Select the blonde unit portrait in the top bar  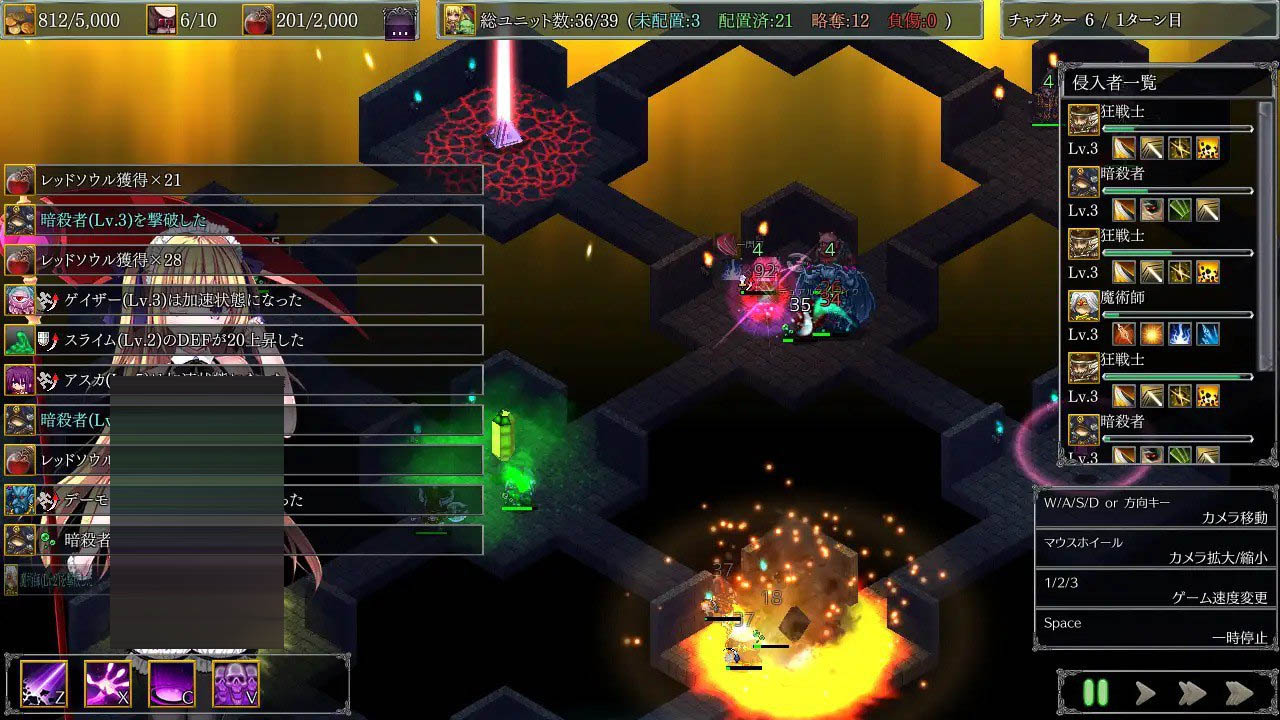pyautogui.click(x=460, y=20)
